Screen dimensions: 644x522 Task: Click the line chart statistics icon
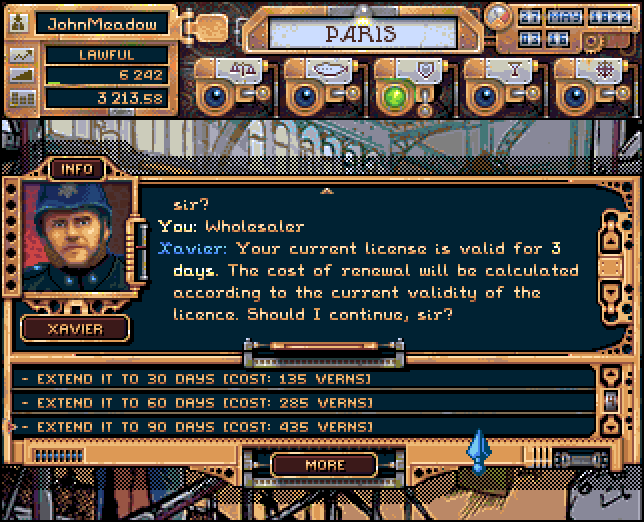coord(21,56)
